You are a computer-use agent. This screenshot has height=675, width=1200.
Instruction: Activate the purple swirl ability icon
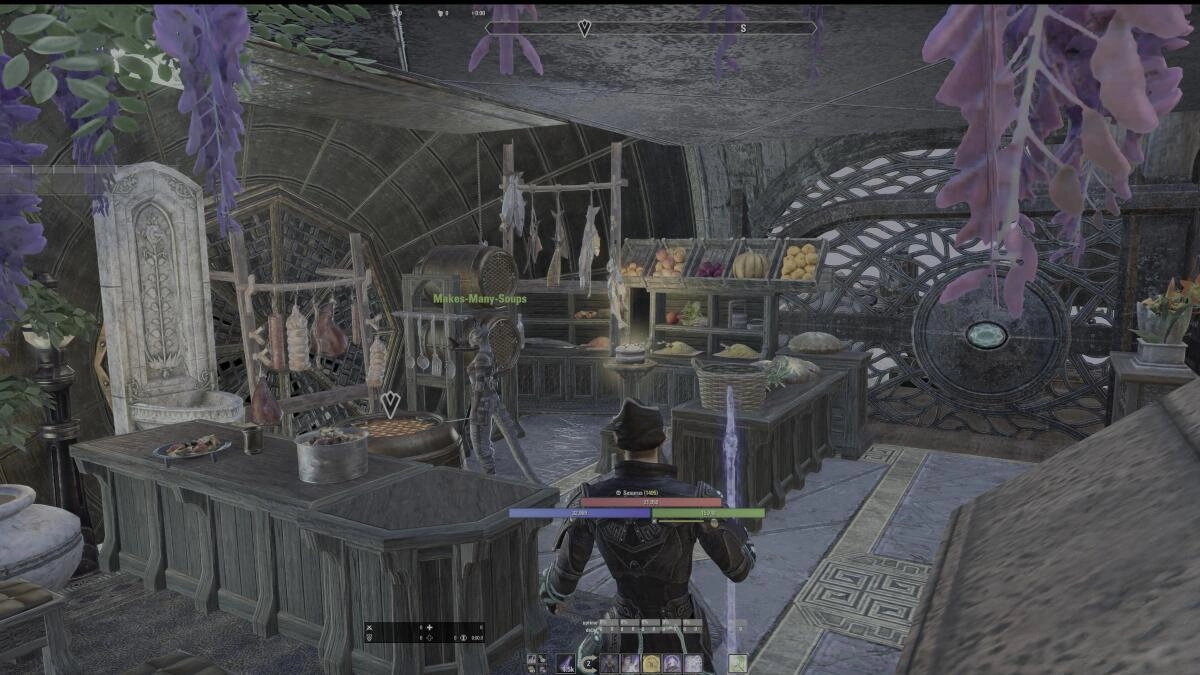[672, 663]
